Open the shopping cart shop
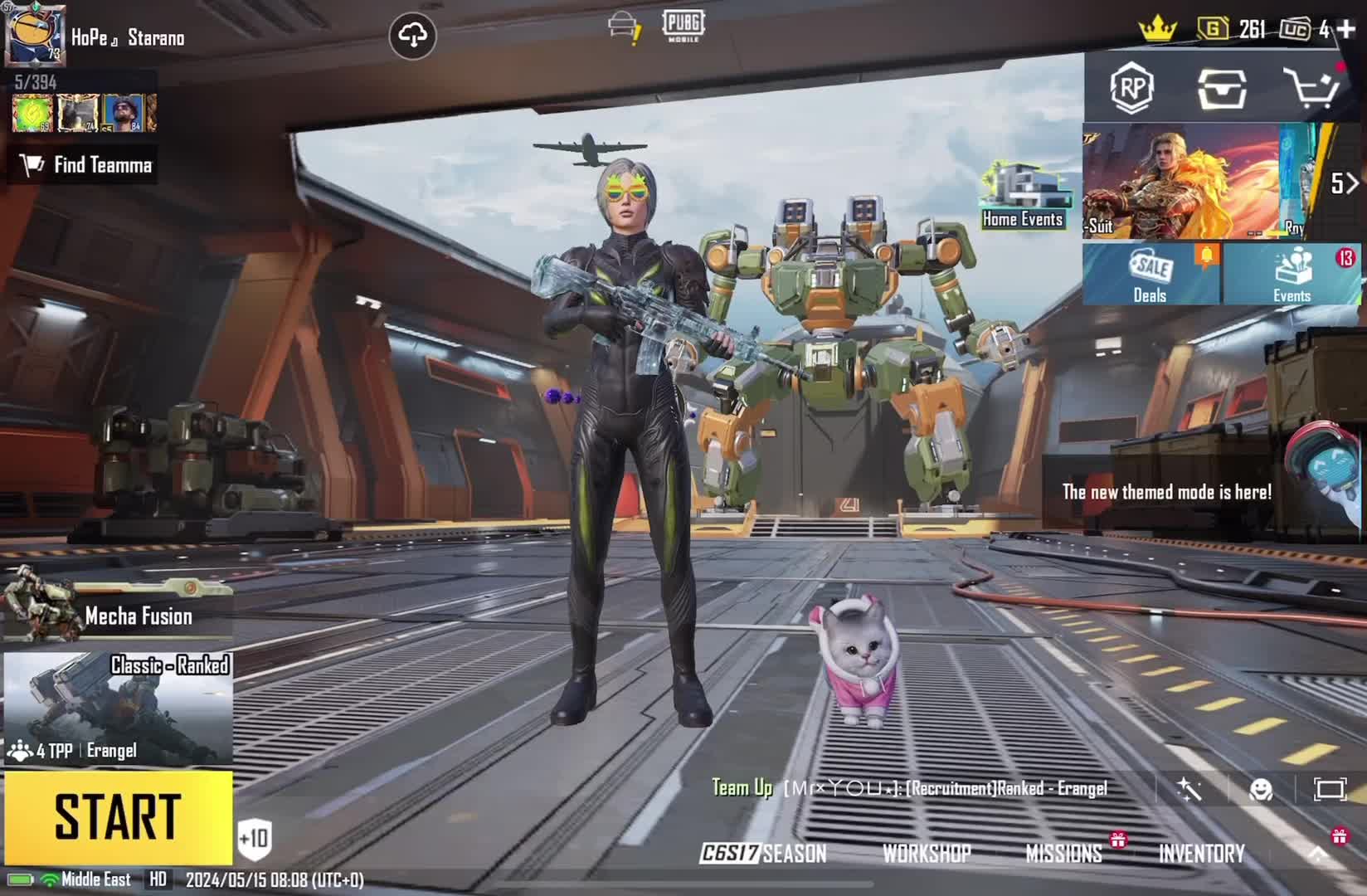The width and height of the screenshot is (1367, 896). 1311,88
